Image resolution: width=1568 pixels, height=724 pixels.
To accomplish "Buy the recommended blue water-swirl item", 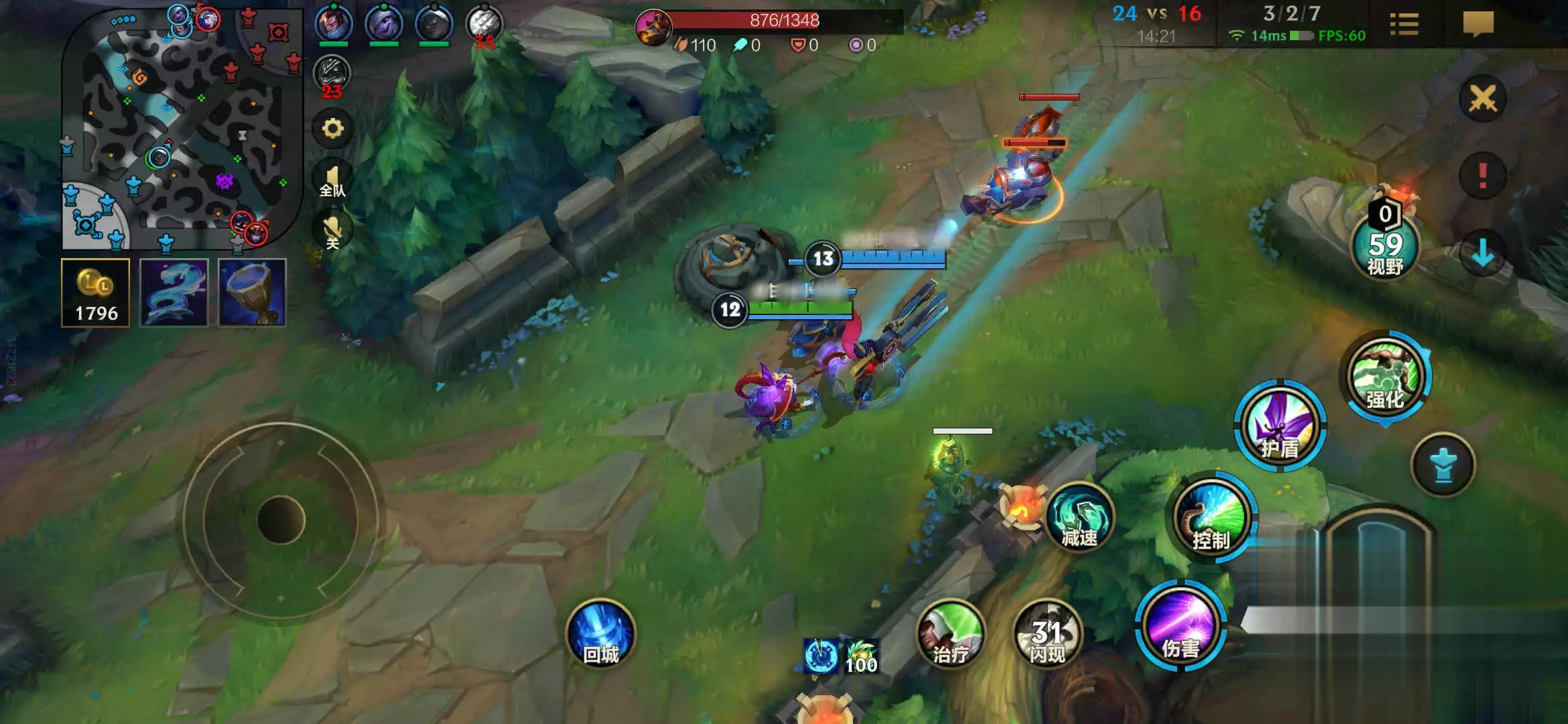I will pos(174,293).
